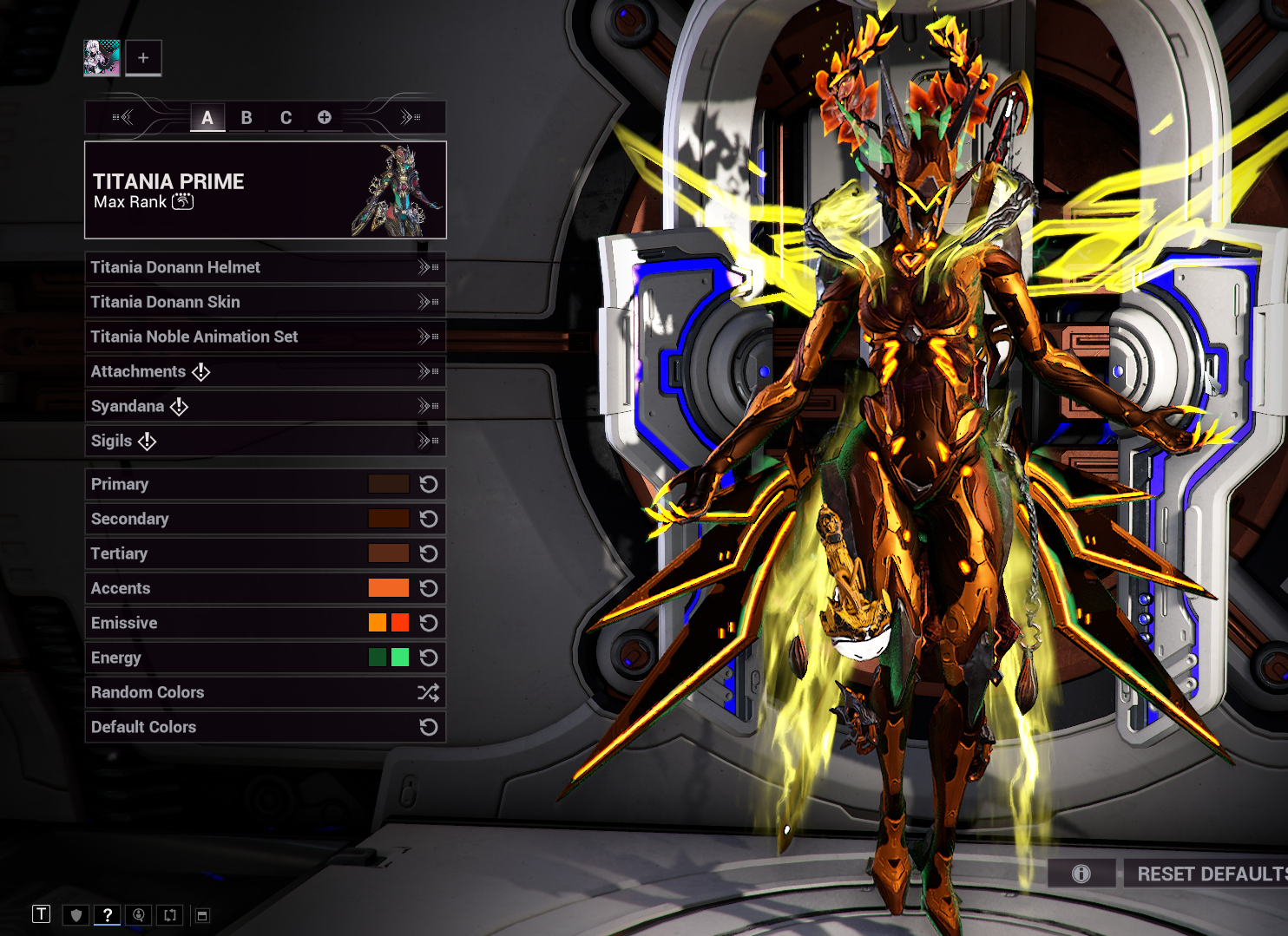The image size is (1288, 936).
Task: Change the Secondary color swatch
Action: [x=388, y=519]
